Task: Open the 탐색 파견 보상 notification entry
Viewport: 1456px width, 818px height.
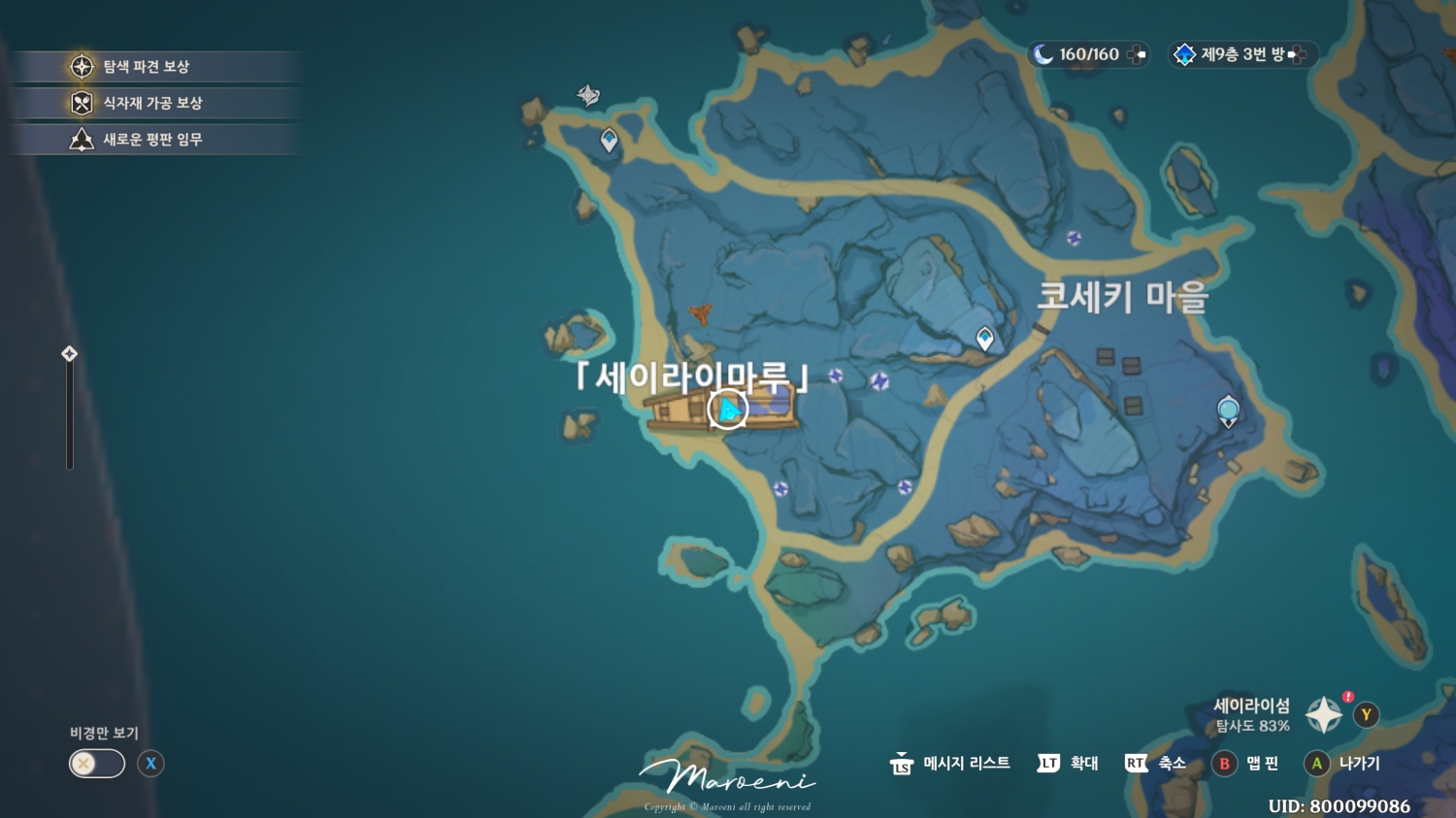Action: coord(155,67)
